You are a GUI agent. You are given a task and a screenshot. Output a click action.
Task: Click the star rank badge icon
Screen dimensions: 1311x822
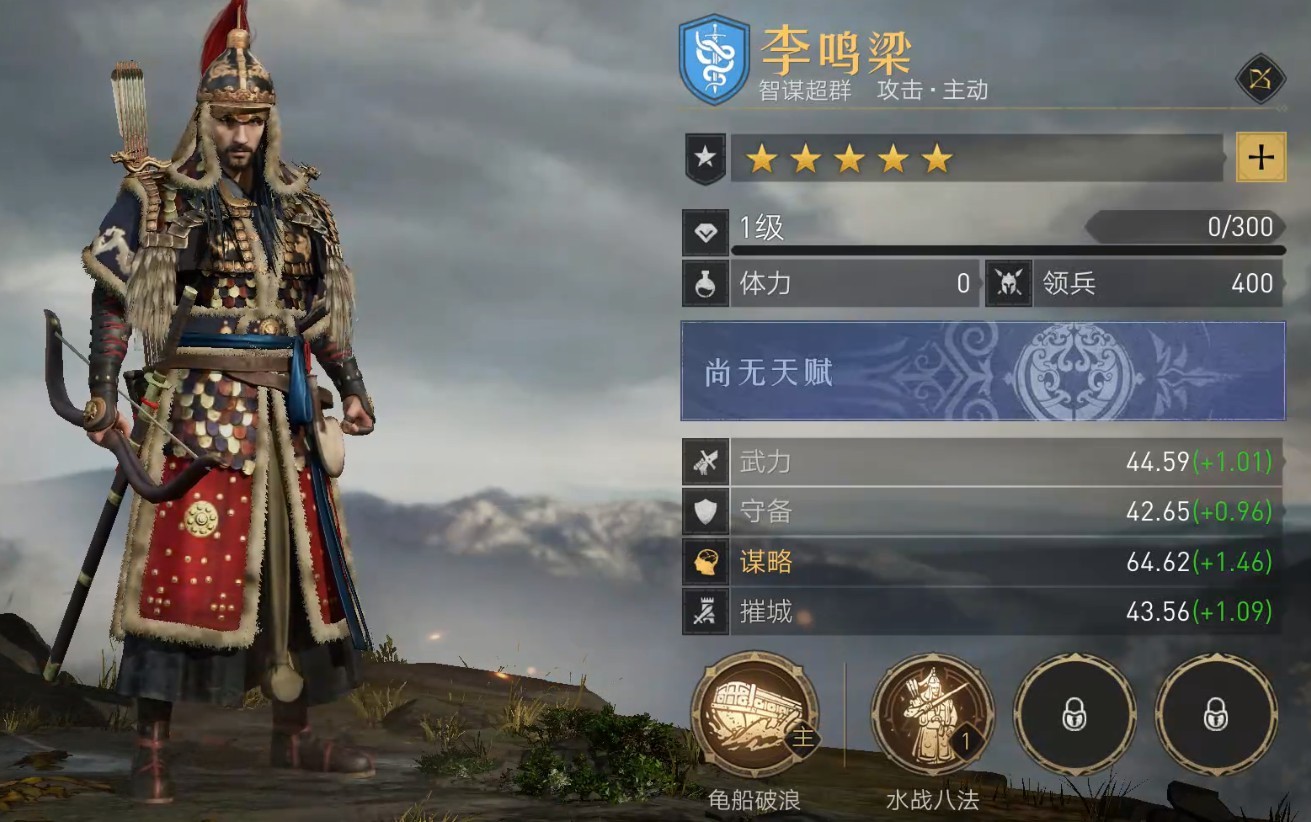coord(705,160)
